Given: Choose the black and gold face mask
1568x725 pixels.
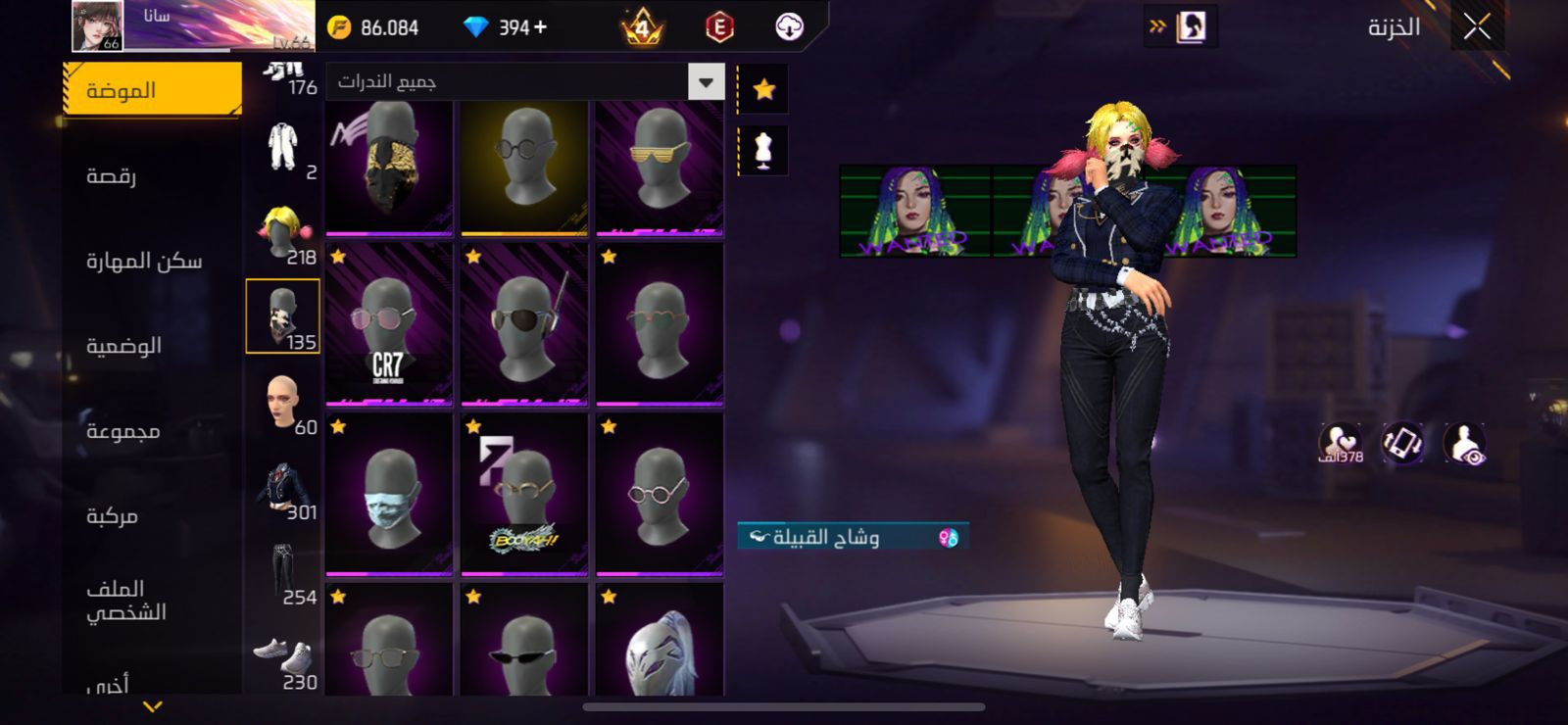Looking at the screenshot, I should tap(389, 169).
